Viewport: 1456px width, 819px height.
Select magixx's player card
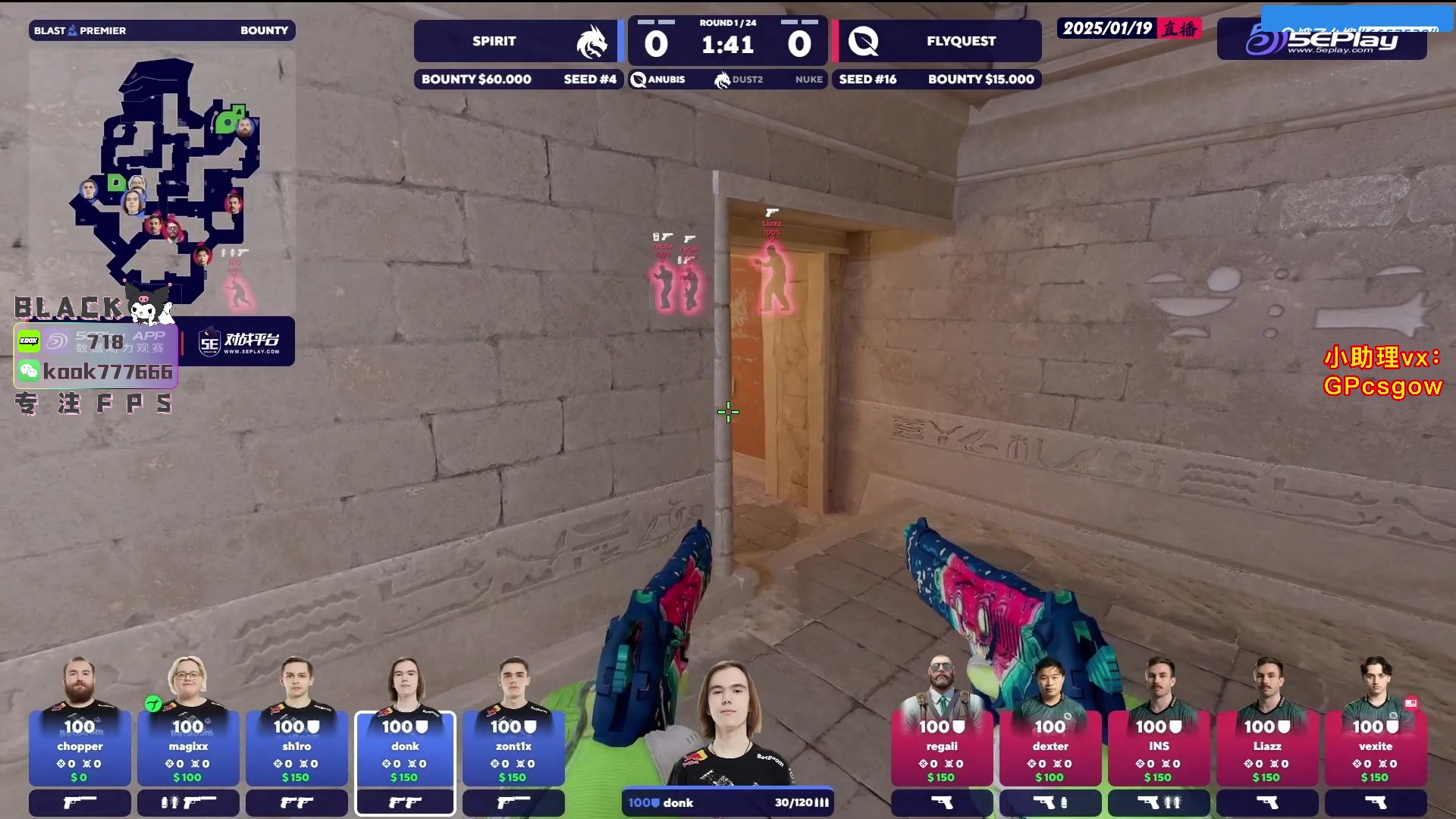pos(188,748)
